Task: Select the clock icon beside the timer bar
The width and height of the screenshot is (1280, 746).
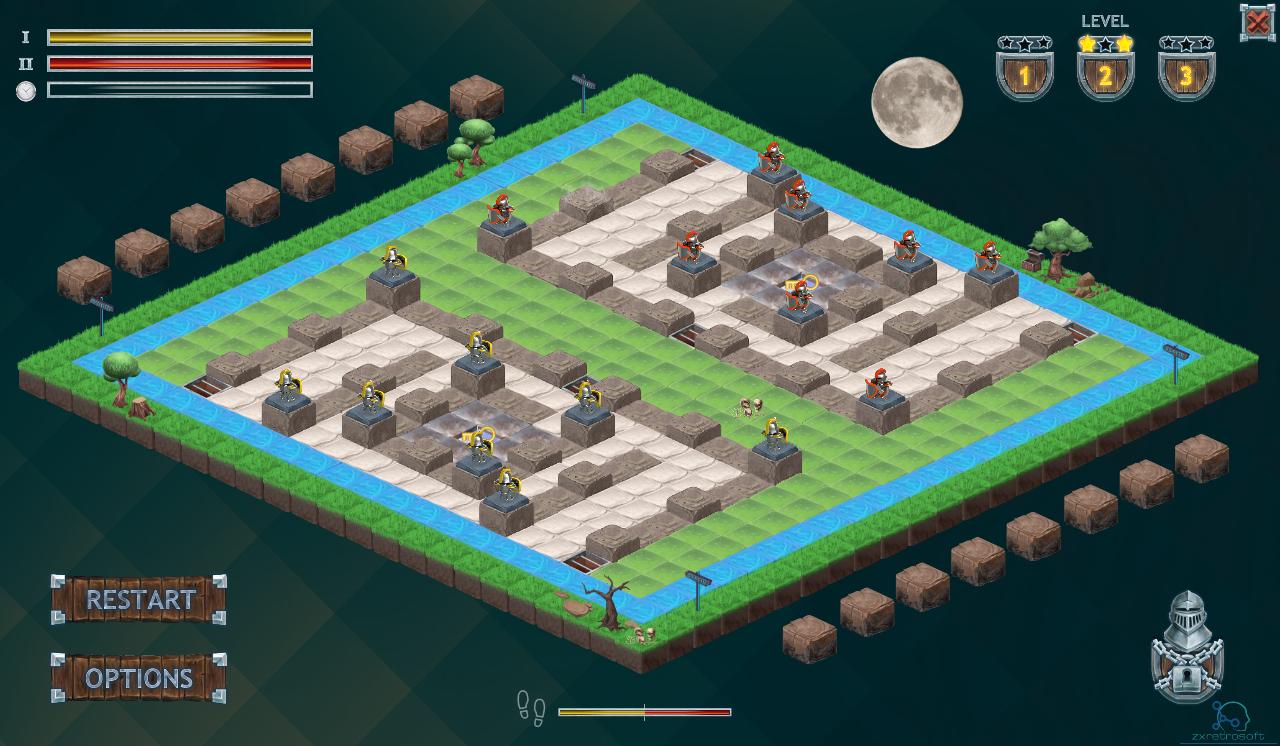Action: point(27,90)
